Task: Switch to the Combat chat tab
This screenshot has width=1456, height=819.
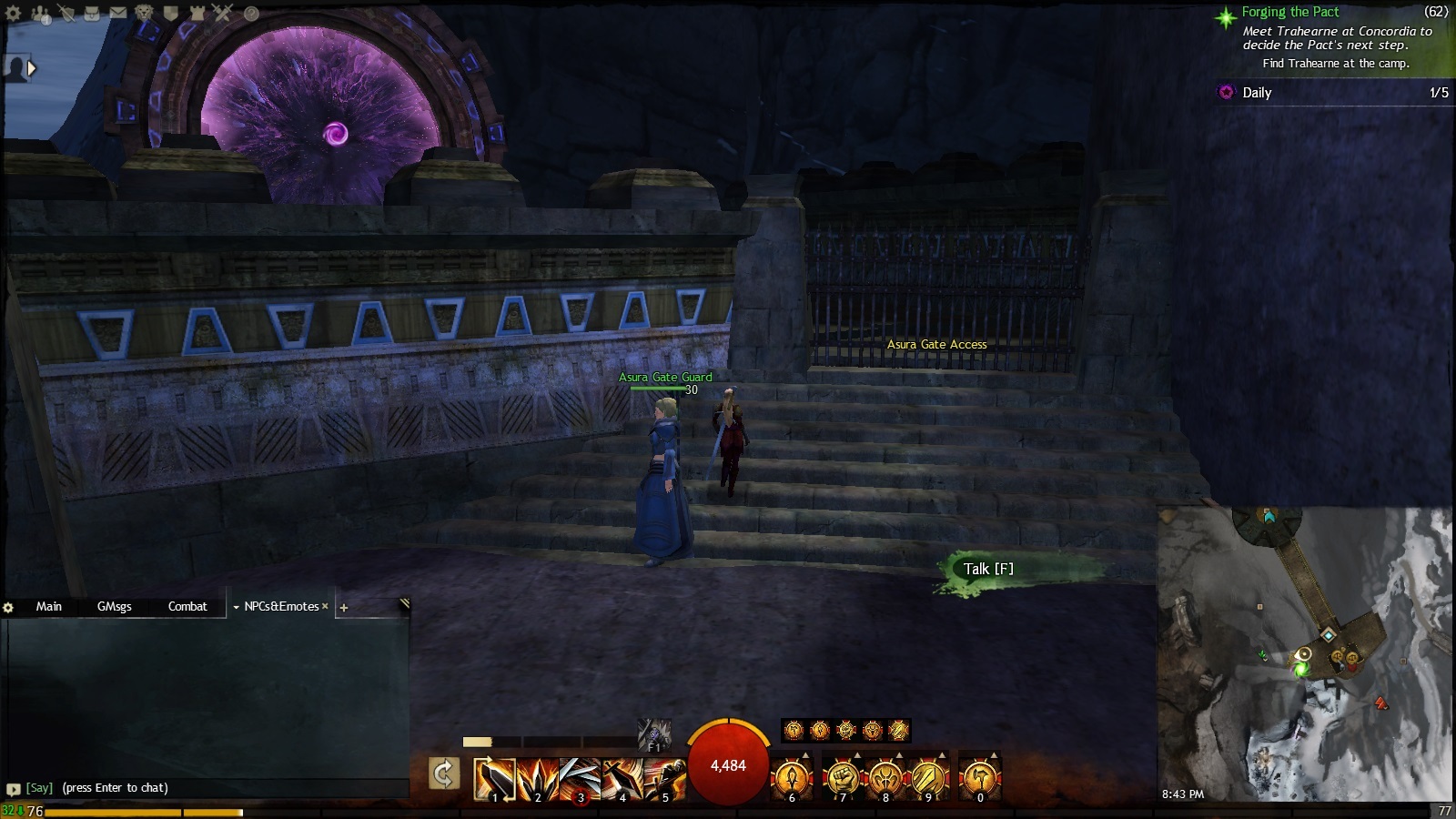Action: 187,606
